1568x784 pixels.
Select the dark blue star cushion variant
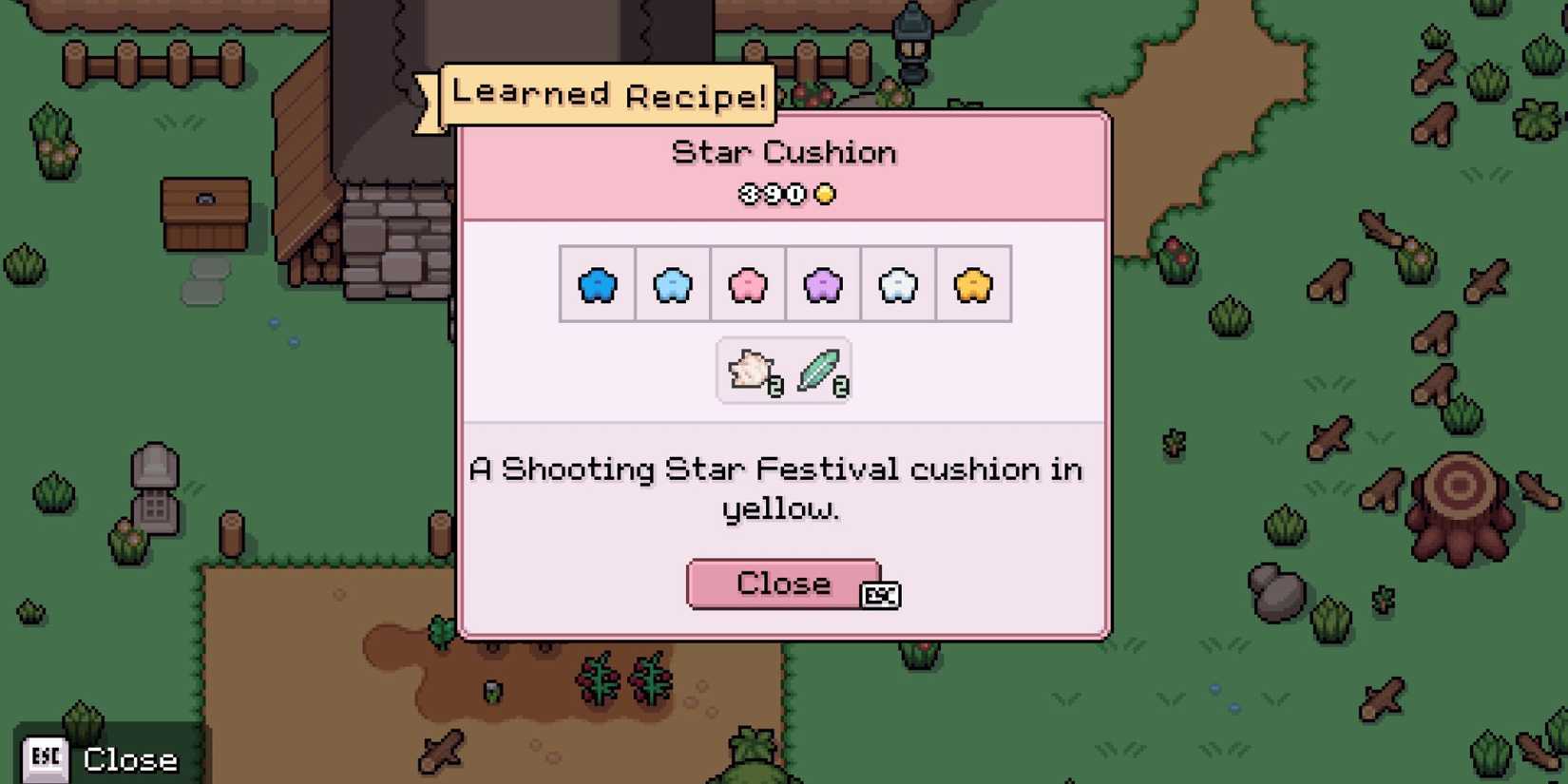(597, 283)
